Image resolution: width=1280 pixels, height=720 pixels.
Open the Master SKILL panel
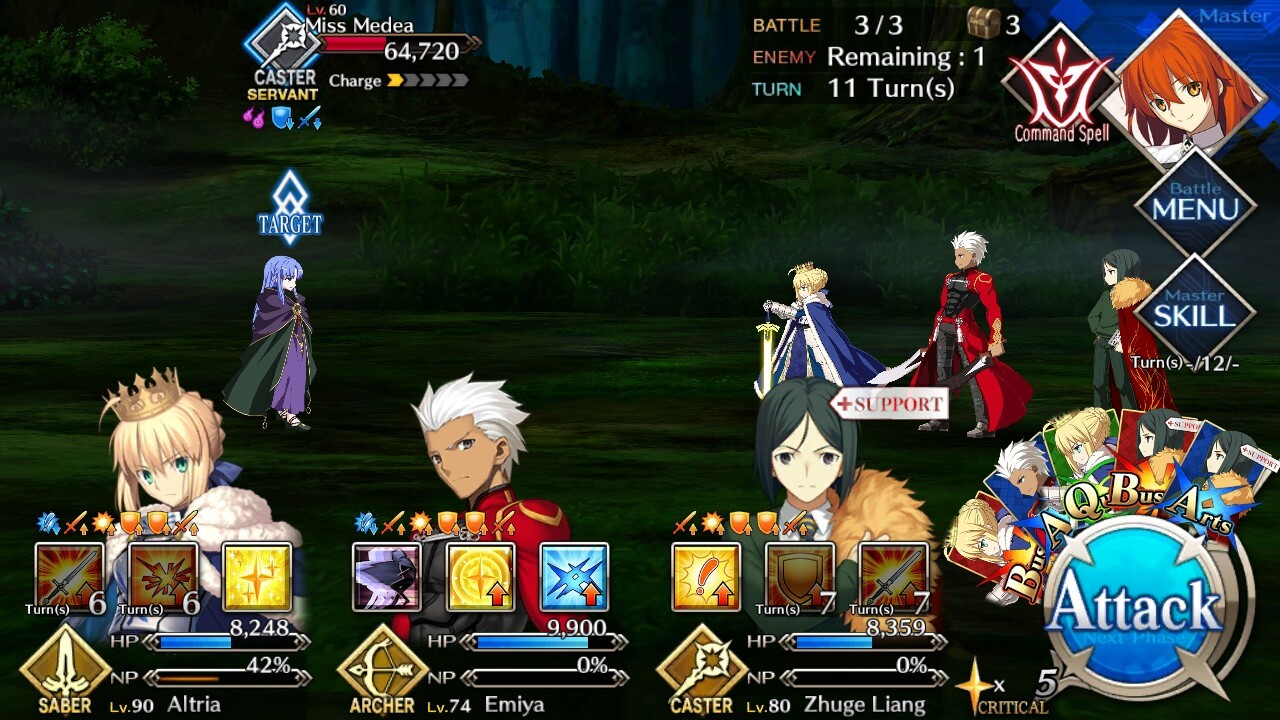pyautogui.click(x=1195, y=312)
